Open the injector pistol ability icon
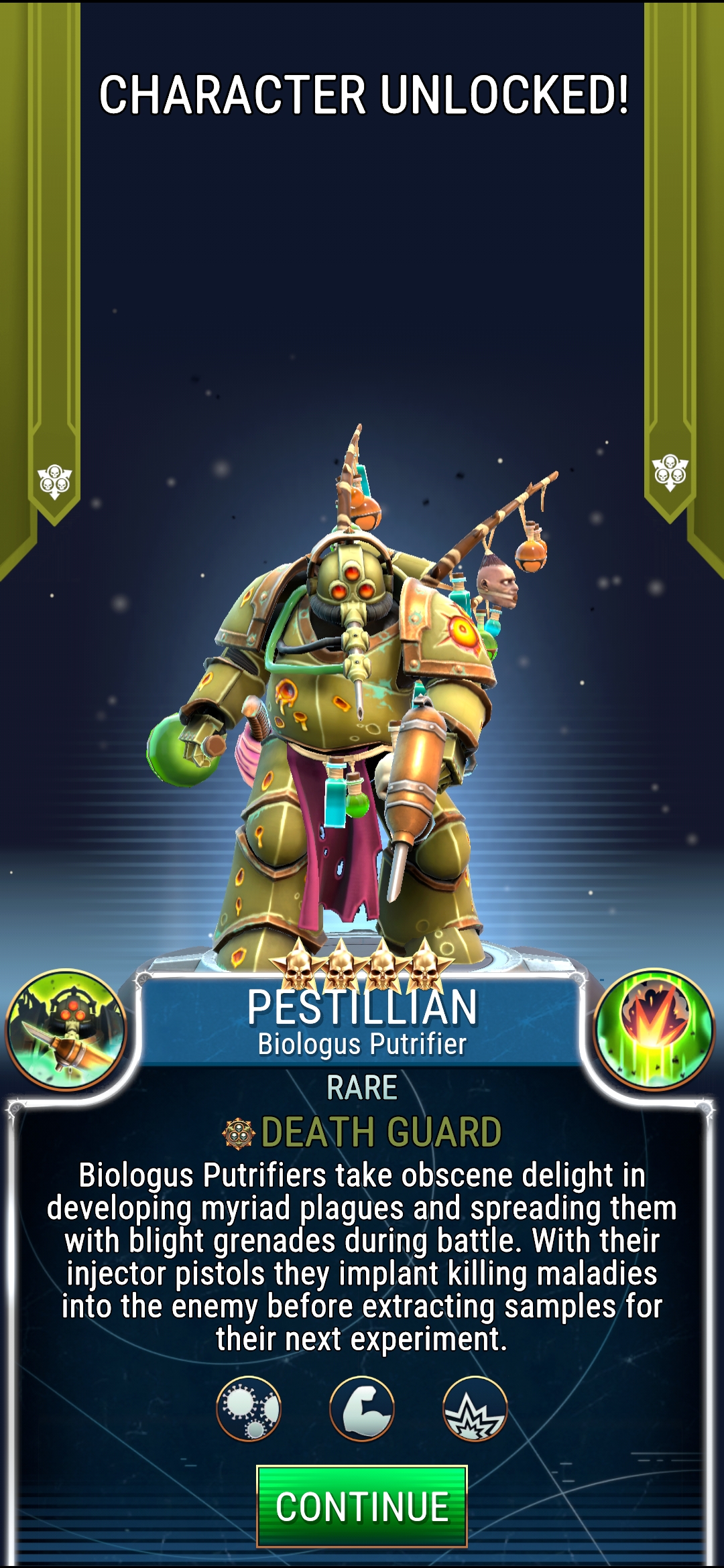The image size is (724, 1568). pos(66,1030)
